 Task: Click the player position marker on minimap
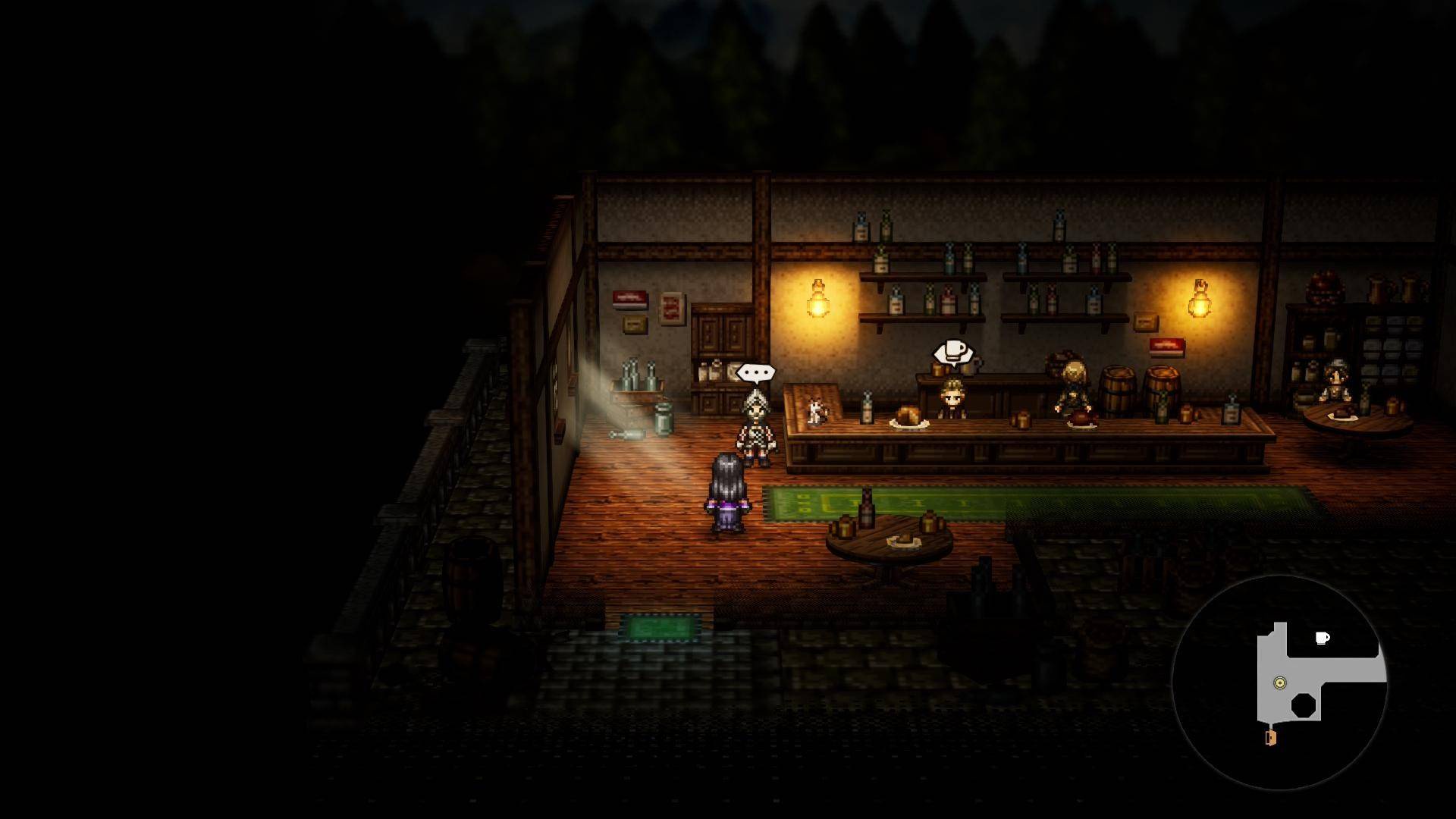pyautogui.click(x=1280, y=683)
